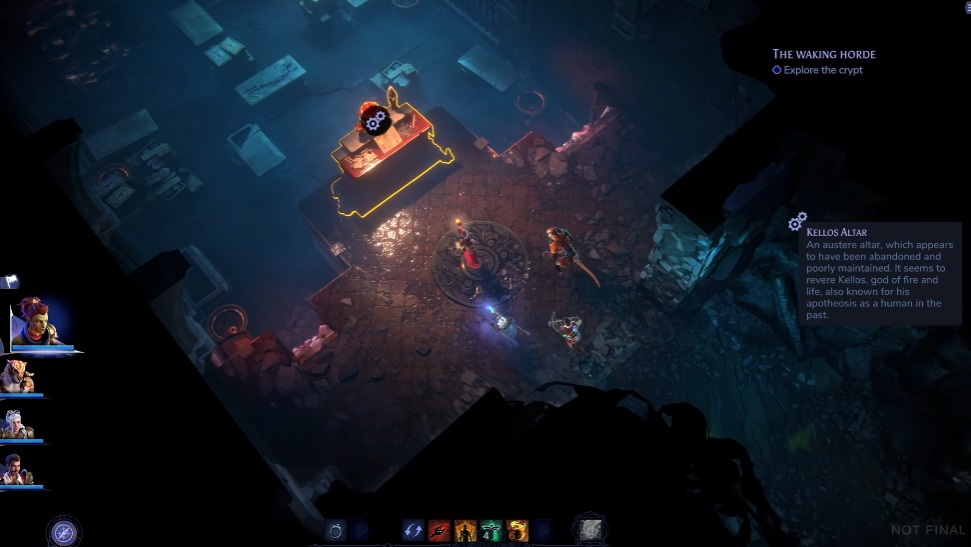Viewport: 971px width, 547px height.
Task: Select the red-haired orc party portrait
Action: 37,322
